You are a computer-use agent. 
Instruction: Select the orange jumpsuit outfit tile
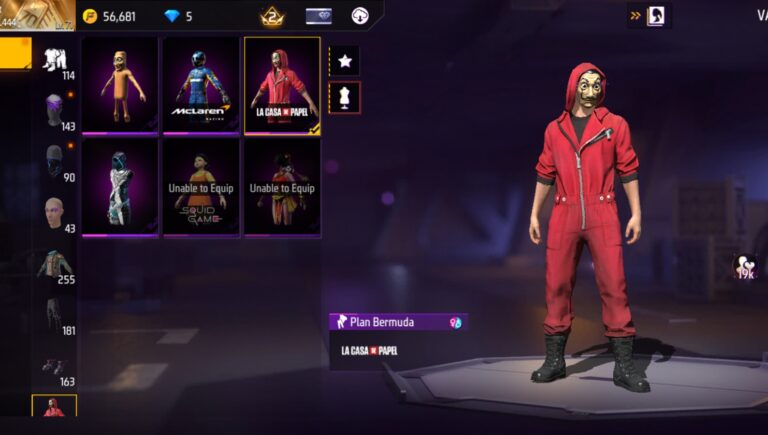pos(120,84)
